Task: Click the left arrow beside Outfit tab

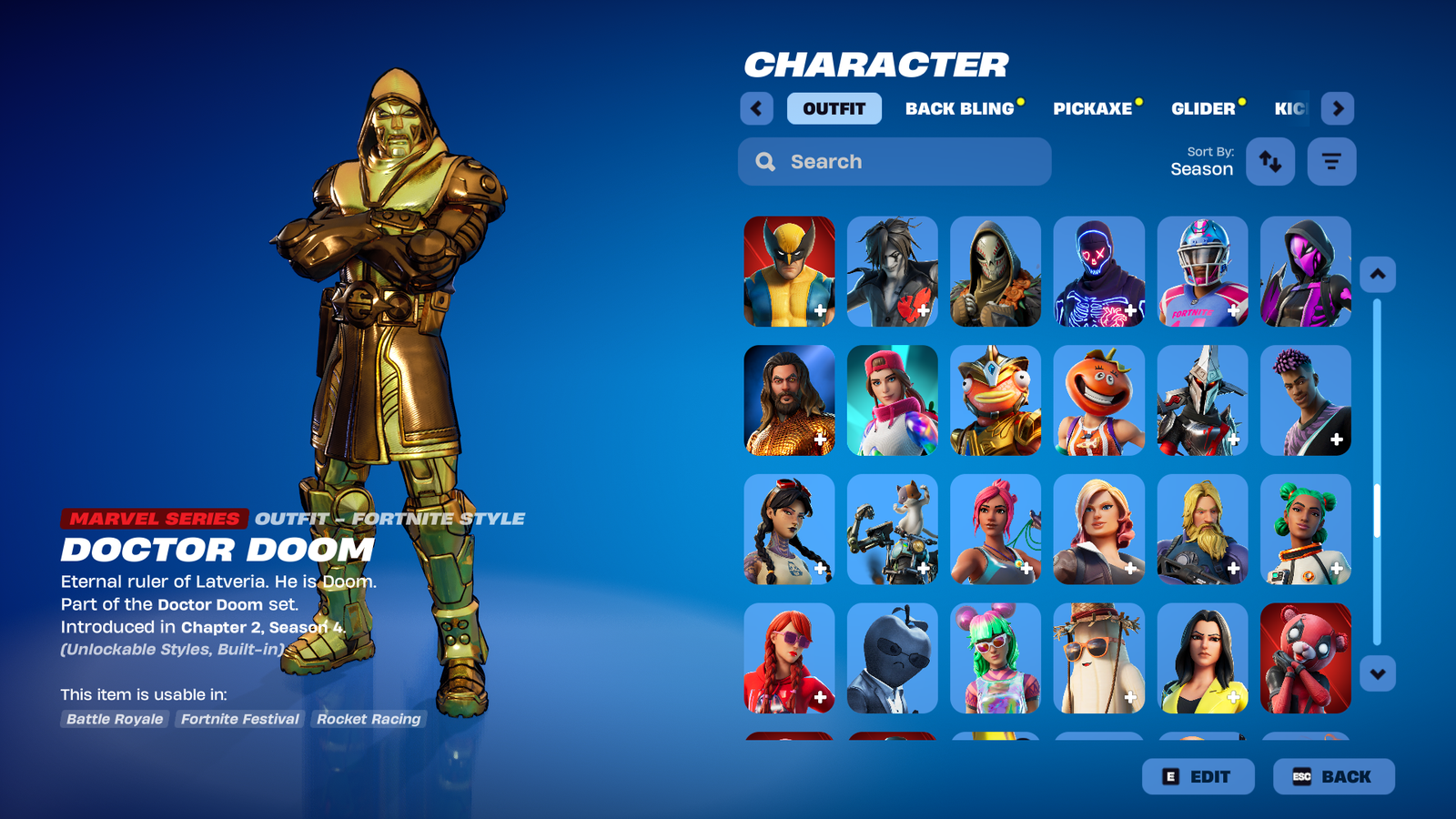Action: (756, 108)
